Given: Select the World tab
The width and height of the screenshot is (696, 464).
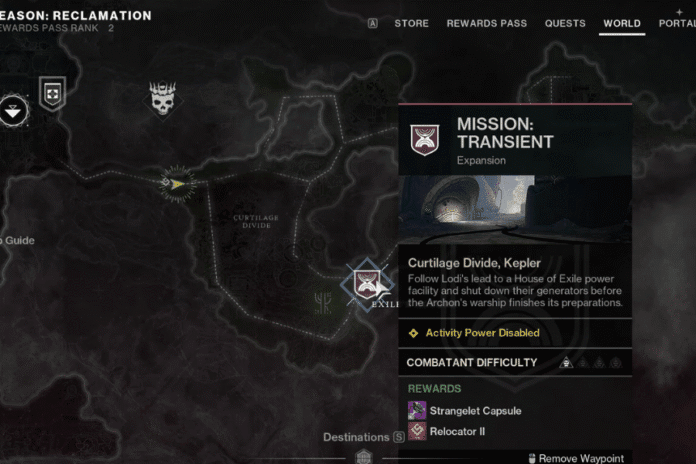Looking at the screenshot, I should [622, 23].
